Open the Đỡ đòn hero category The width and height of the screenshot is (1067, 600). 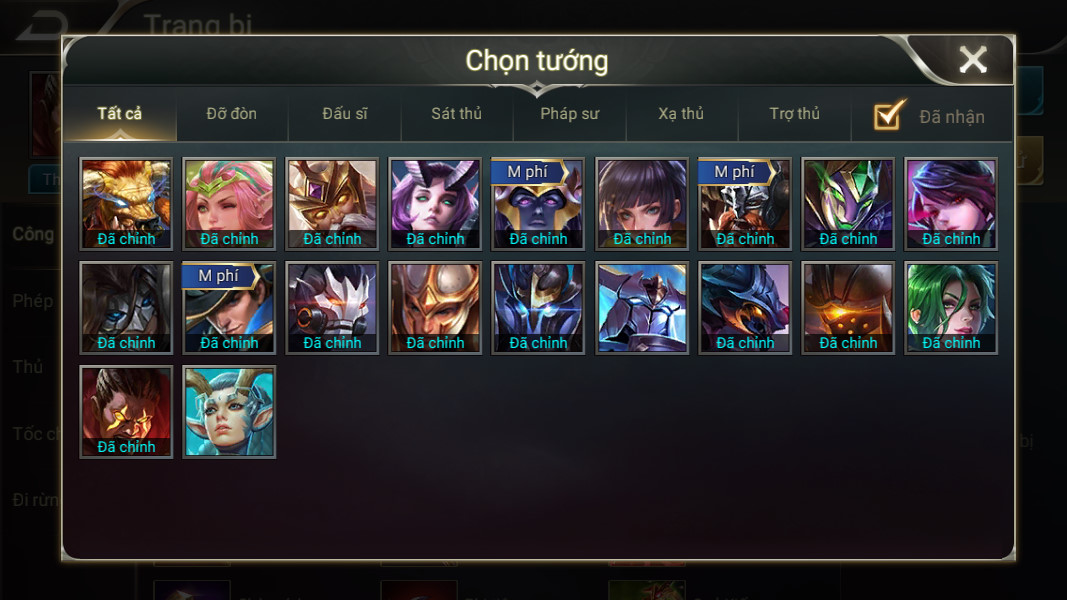(232, 114)
